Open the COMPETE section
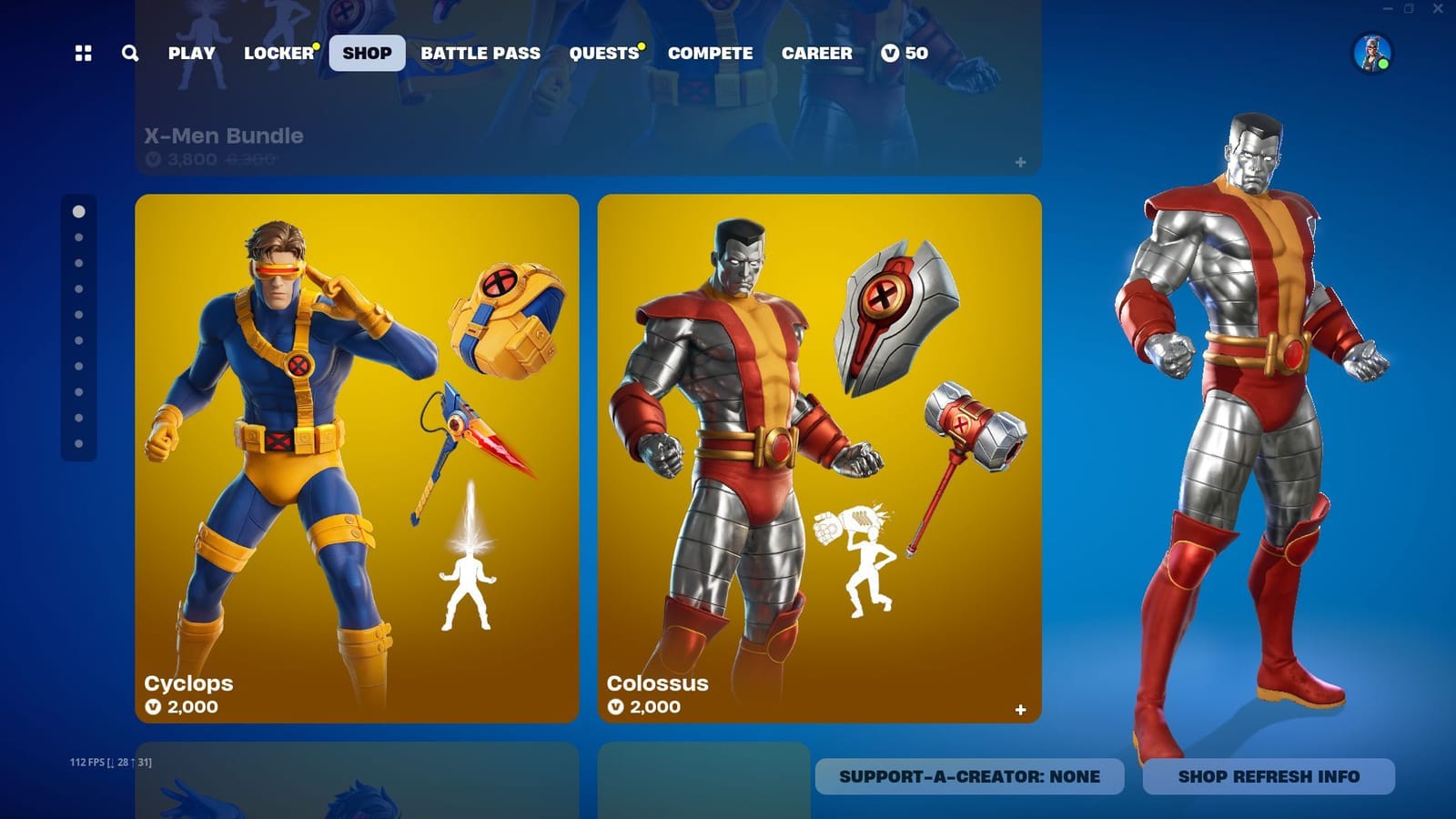The height and width of the screenshot is (819, 1456). click(x=710, y=53)
